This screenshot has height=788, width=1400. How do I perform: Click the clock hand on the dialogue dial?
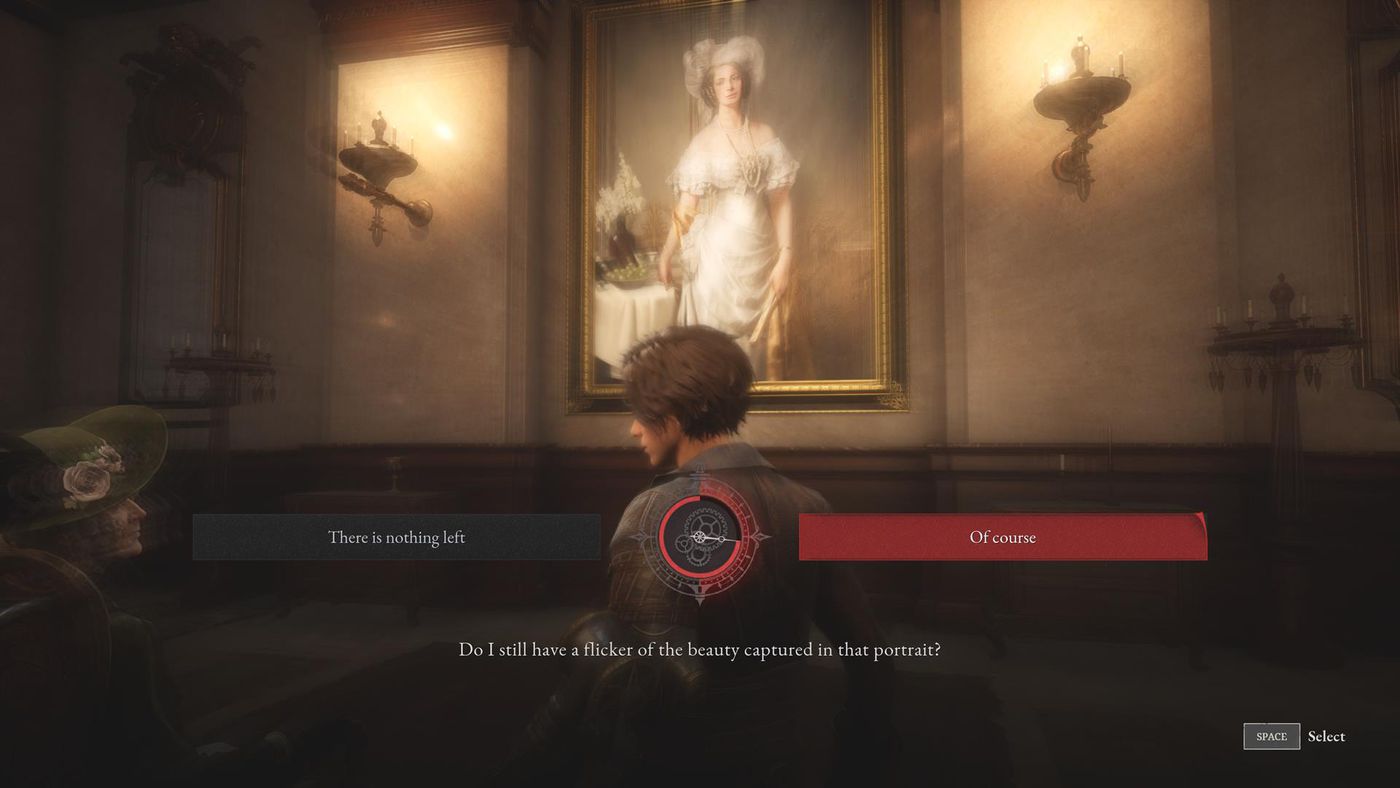(x=718, y=539)
